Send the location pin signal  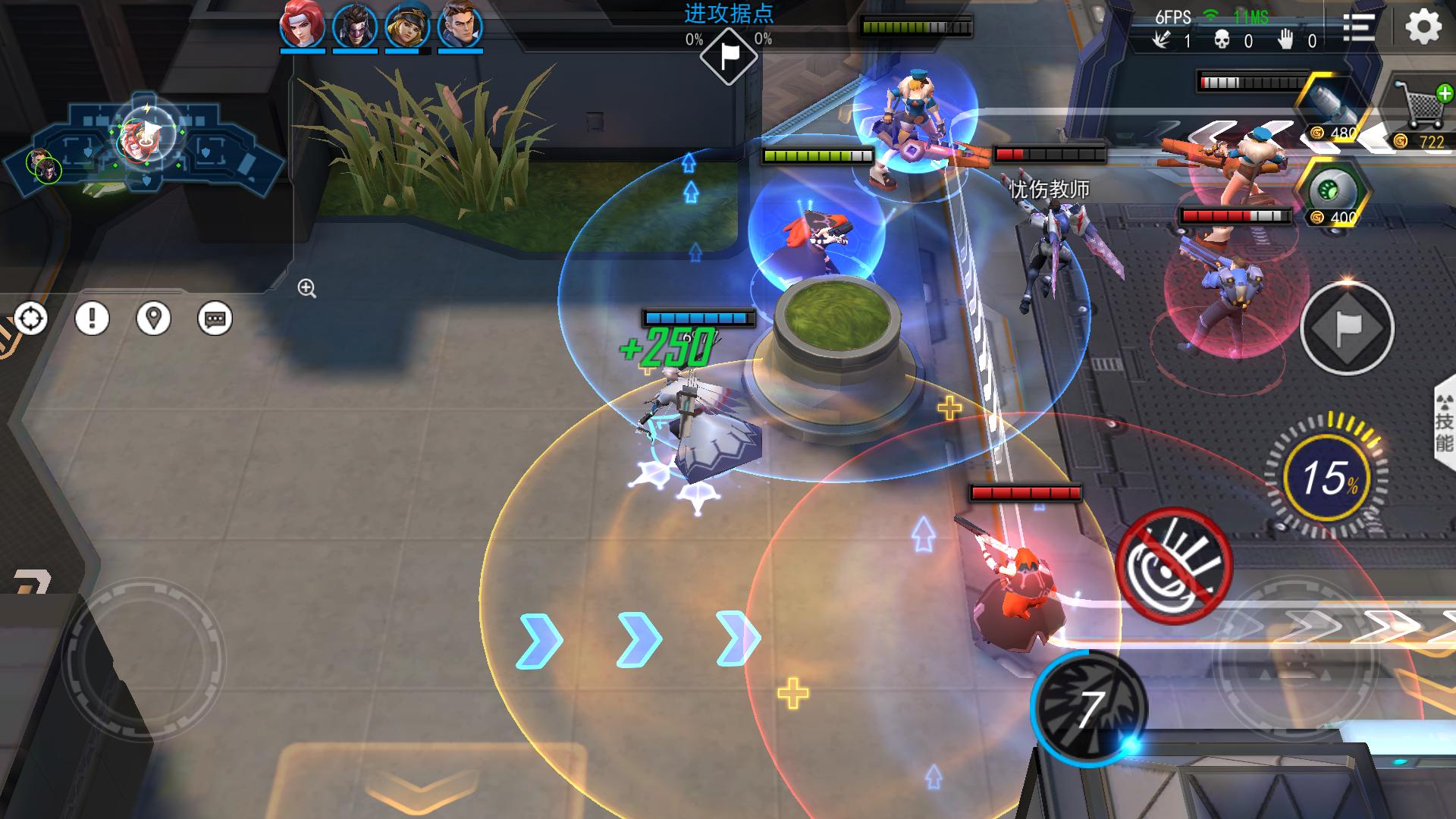(153, 318)
